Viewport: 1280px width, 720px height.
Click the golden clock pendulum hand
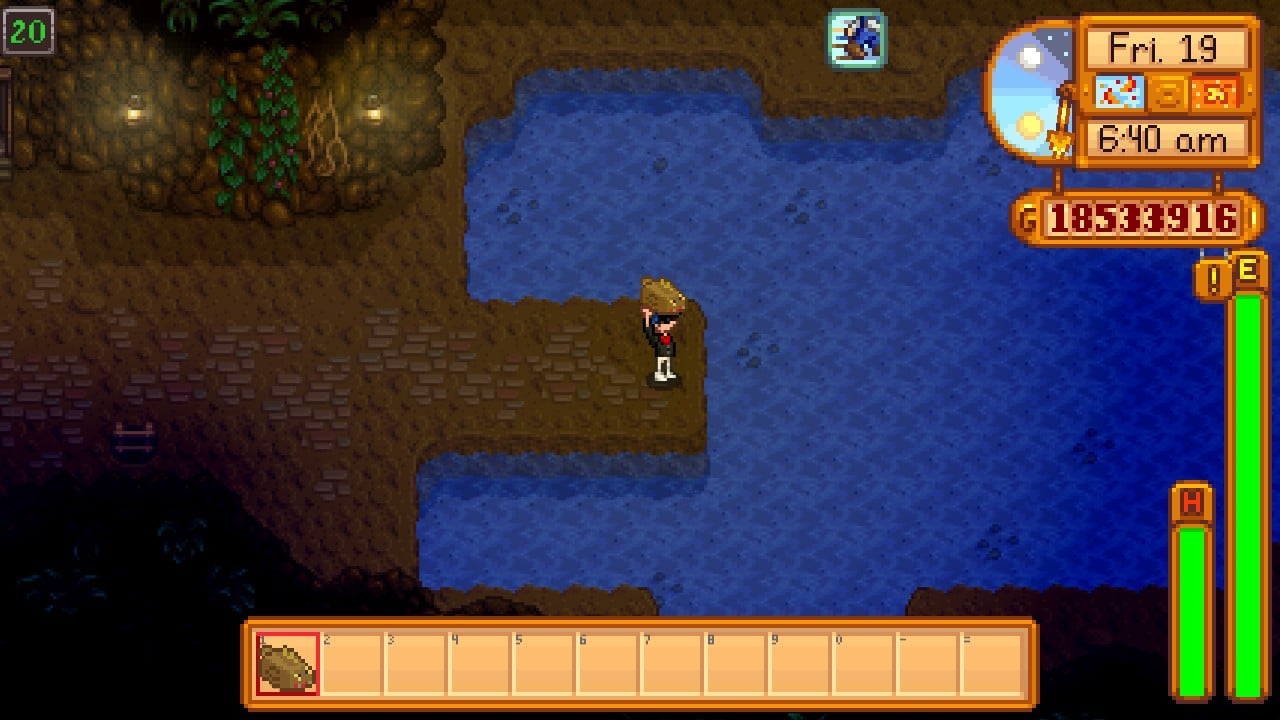pyautogui.click(x=1060, y=125)
